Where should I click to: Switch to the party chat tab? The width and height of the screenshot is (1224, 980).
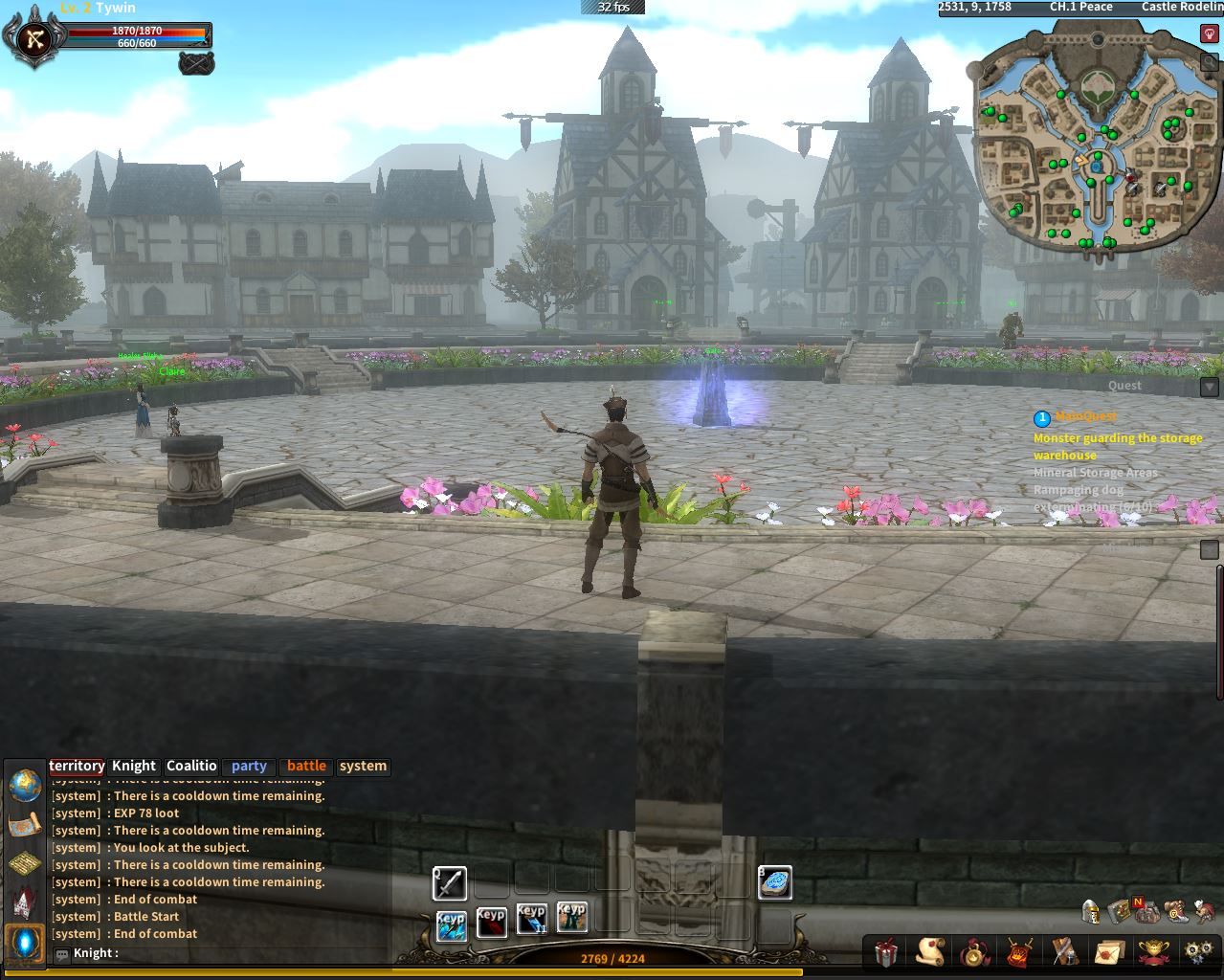pos(249,766)
